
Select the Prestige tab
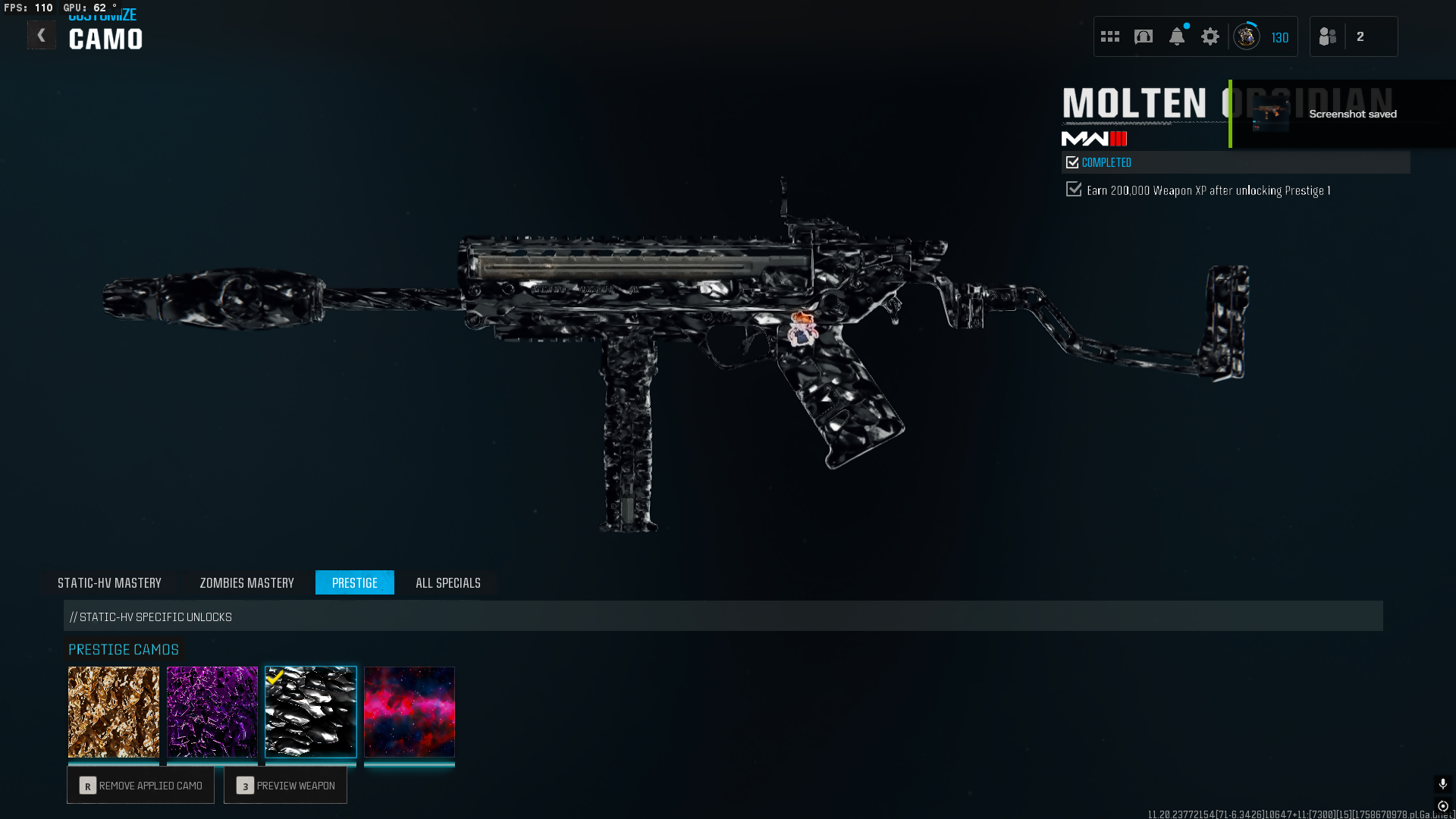pyautogui.click(x=354, y=582)
